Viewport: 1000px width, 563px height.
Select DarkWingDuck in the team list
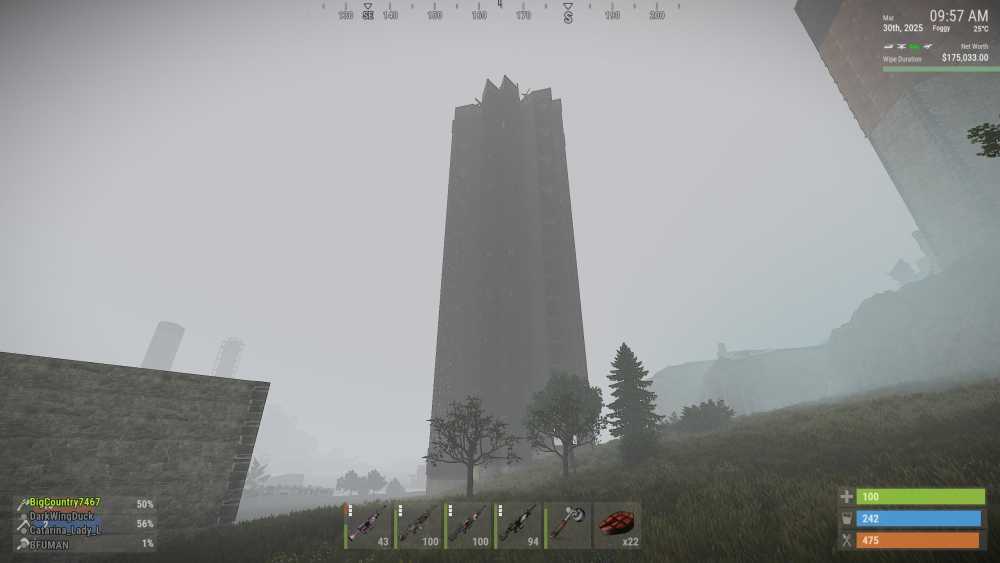pyautogui.click(x=61, y=516)
